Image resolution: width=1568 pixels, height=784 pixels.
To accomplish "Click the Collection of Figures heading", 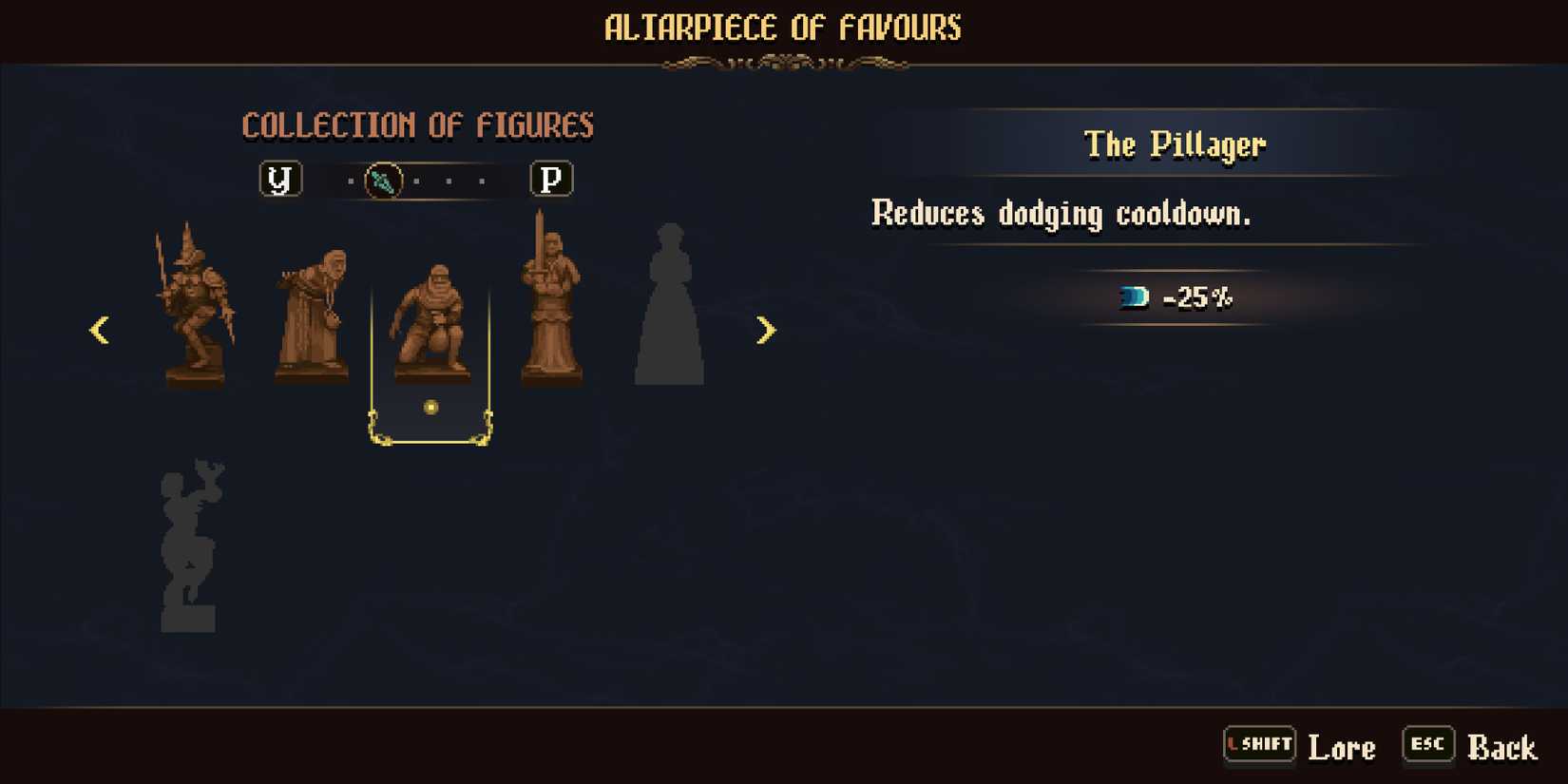I will 419,125.
